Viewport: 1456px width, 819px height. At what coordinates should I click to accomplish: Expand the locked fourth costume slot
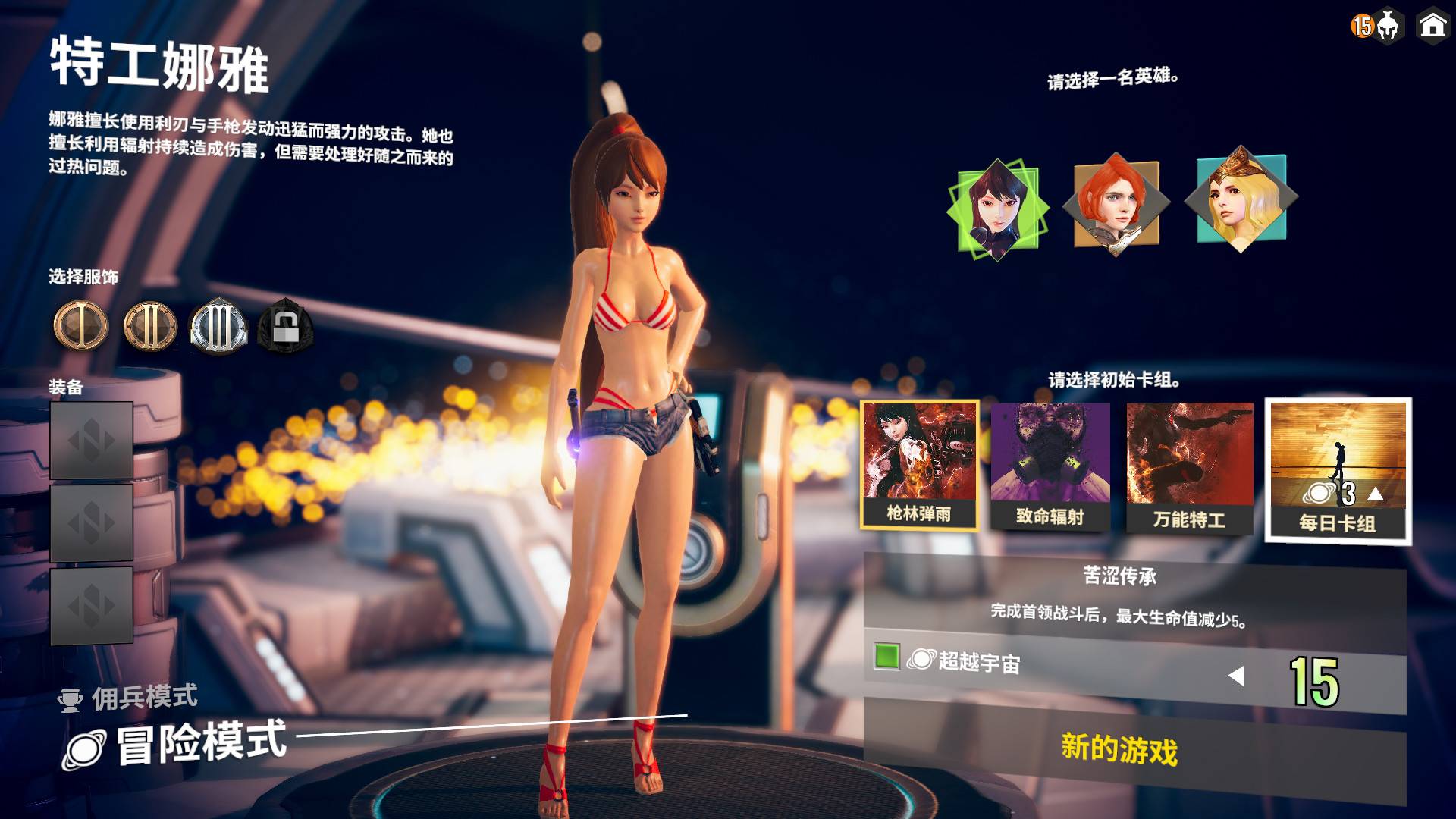pos(284,328)
